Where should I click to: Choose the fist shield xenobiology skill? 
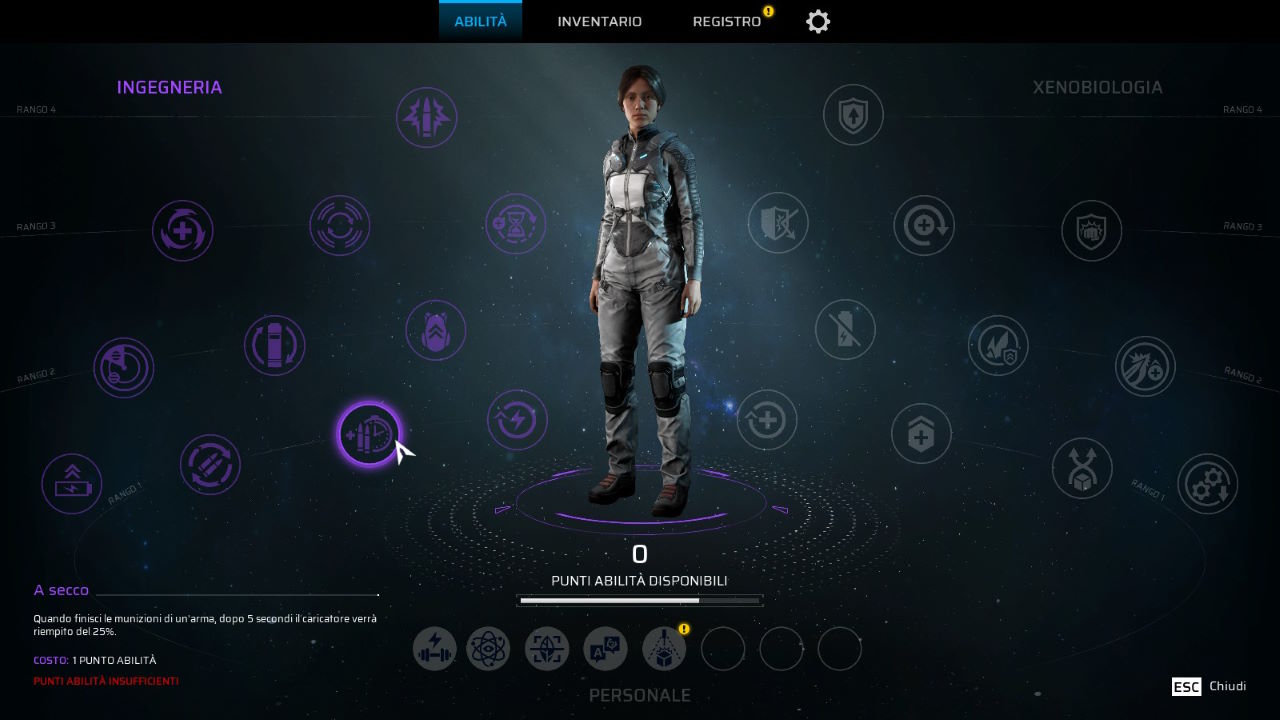(x=1091, y=231)
